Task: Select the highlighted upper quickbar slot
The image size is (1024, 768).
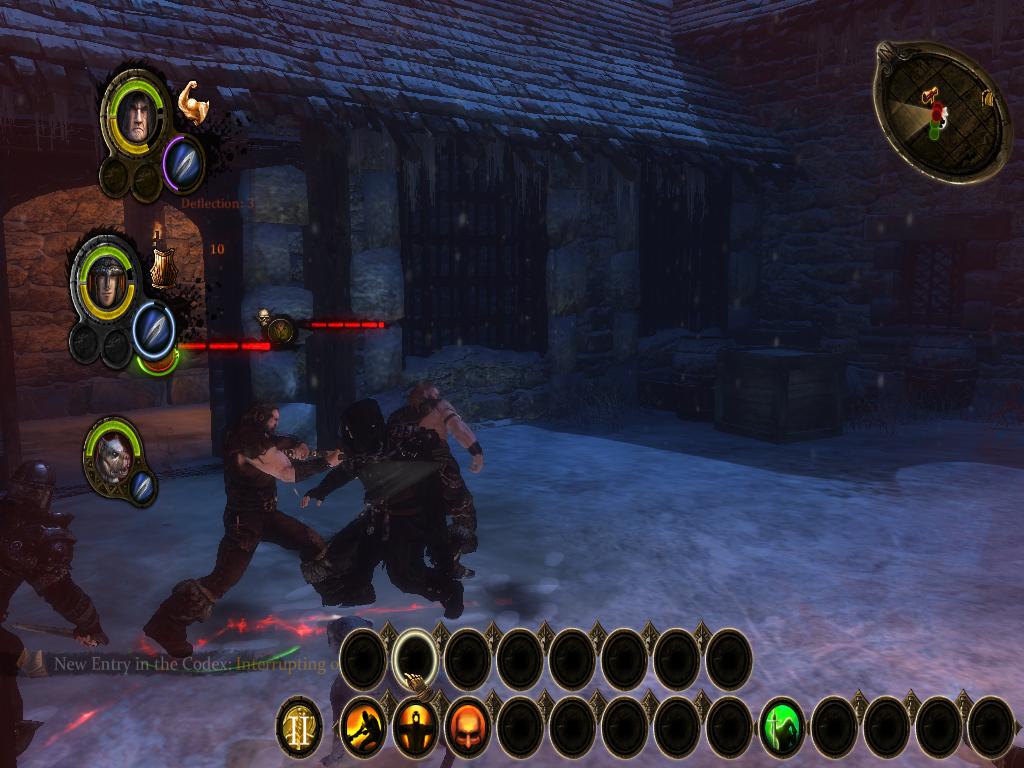Action: 414,659
